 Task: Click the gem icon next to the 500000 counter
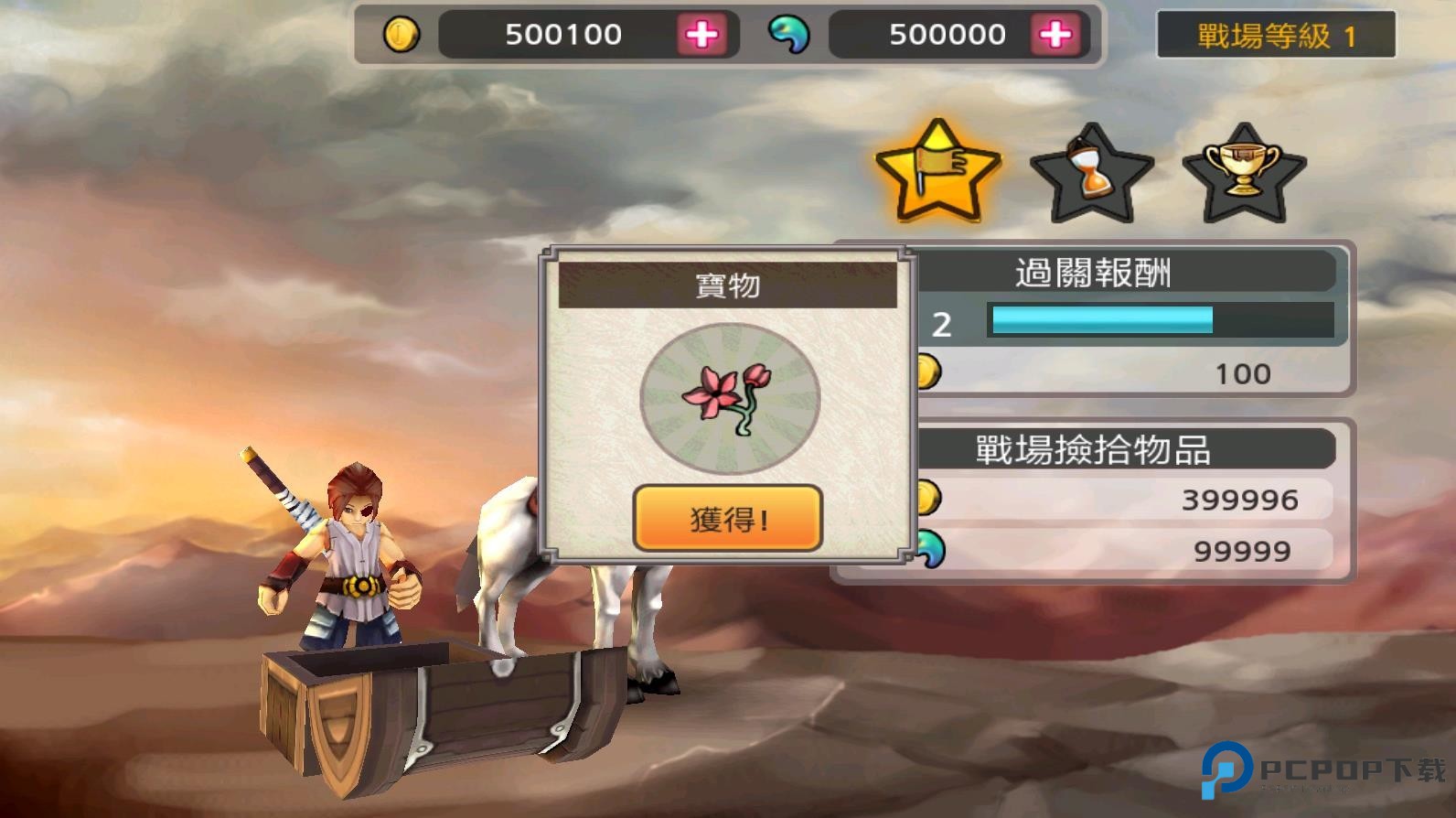pos(790,35)
